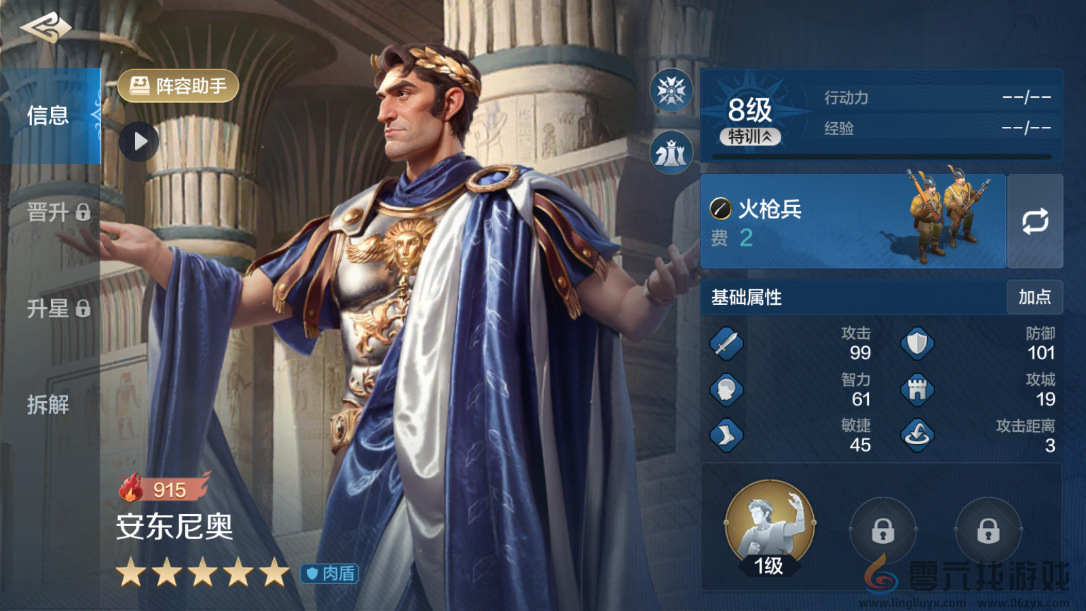
Task: Open 加点 to allocate attribute points
Action: tap(1034, 297)
